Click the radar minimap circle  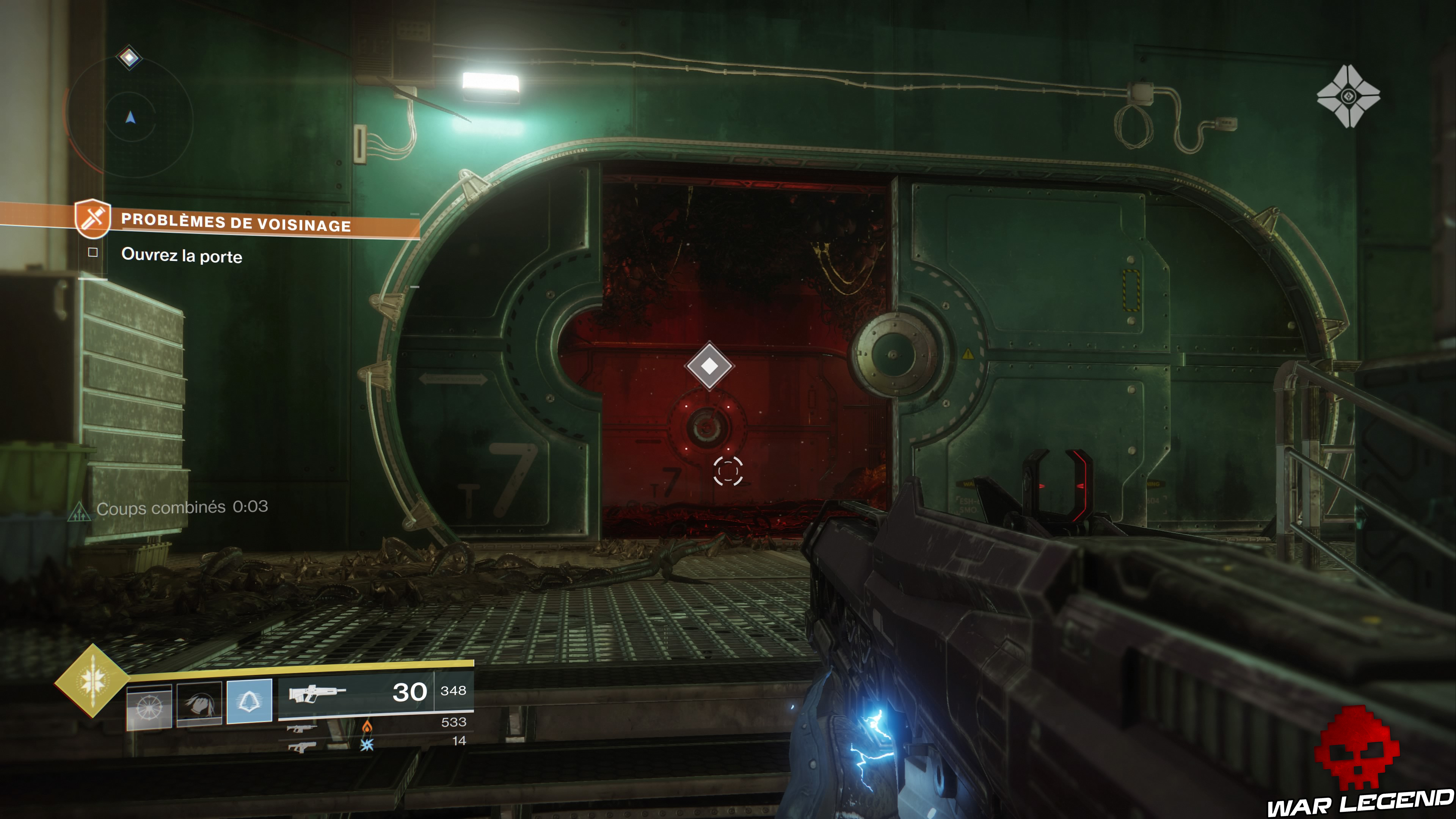click(130, 118)
